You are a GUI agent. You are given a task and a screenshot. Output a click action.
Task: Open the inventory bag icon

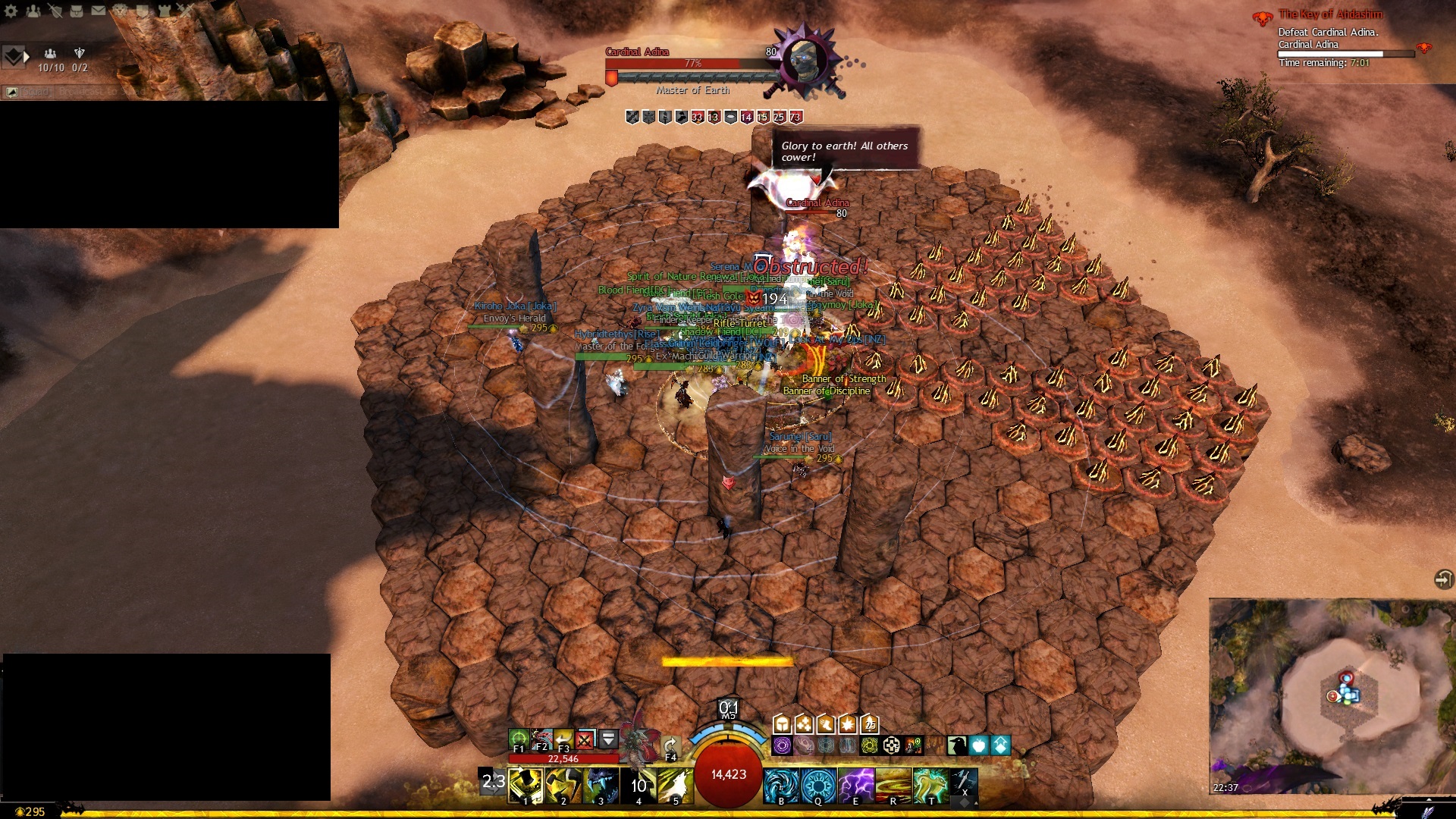(77, 11)
